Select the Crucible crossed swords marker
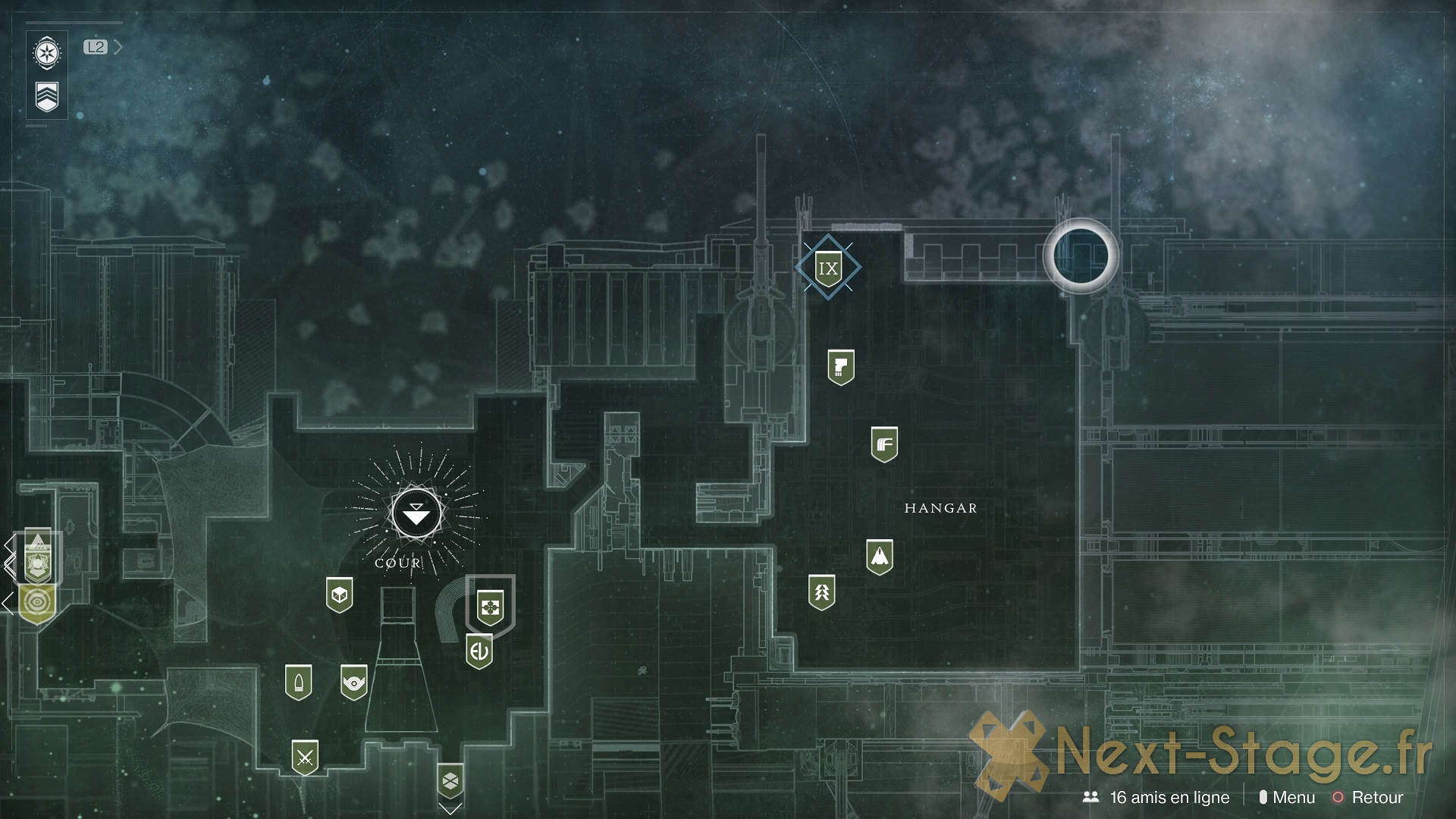The height and width of the screenshot is (819, 1456). pos(305,758)
